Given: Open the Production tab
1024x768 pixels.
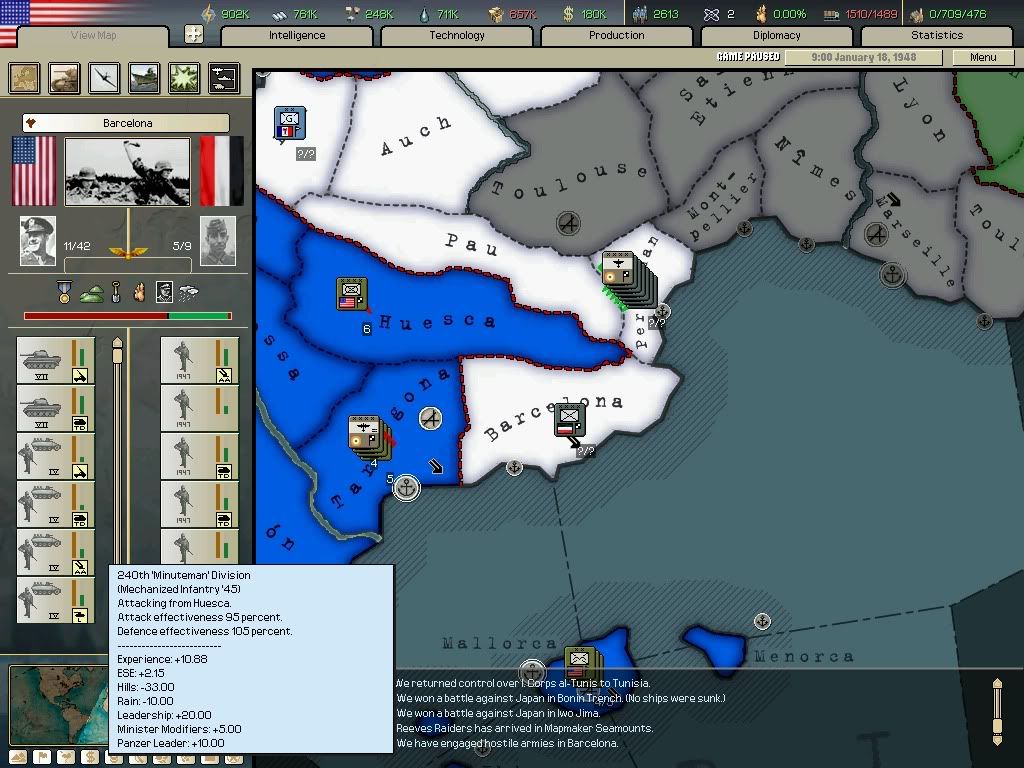Looking at the screenshot, I should pyautogui.click(x=617, y=35).
